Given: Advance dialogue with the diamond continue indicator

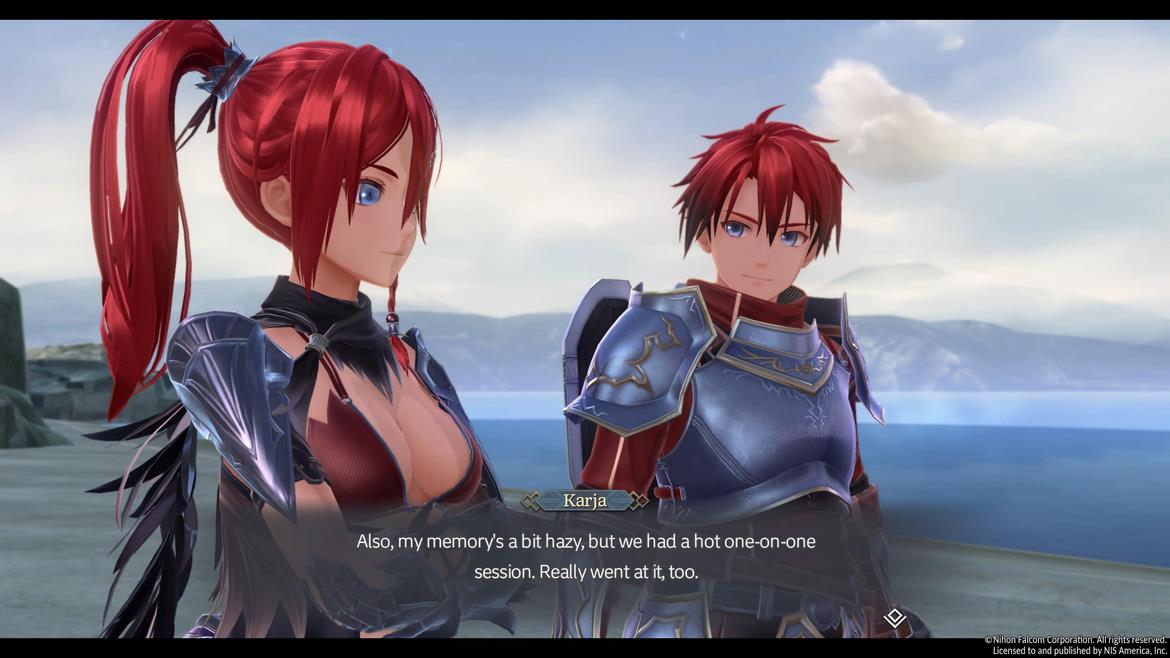Looking at the screenshot, I should point(895,618).
